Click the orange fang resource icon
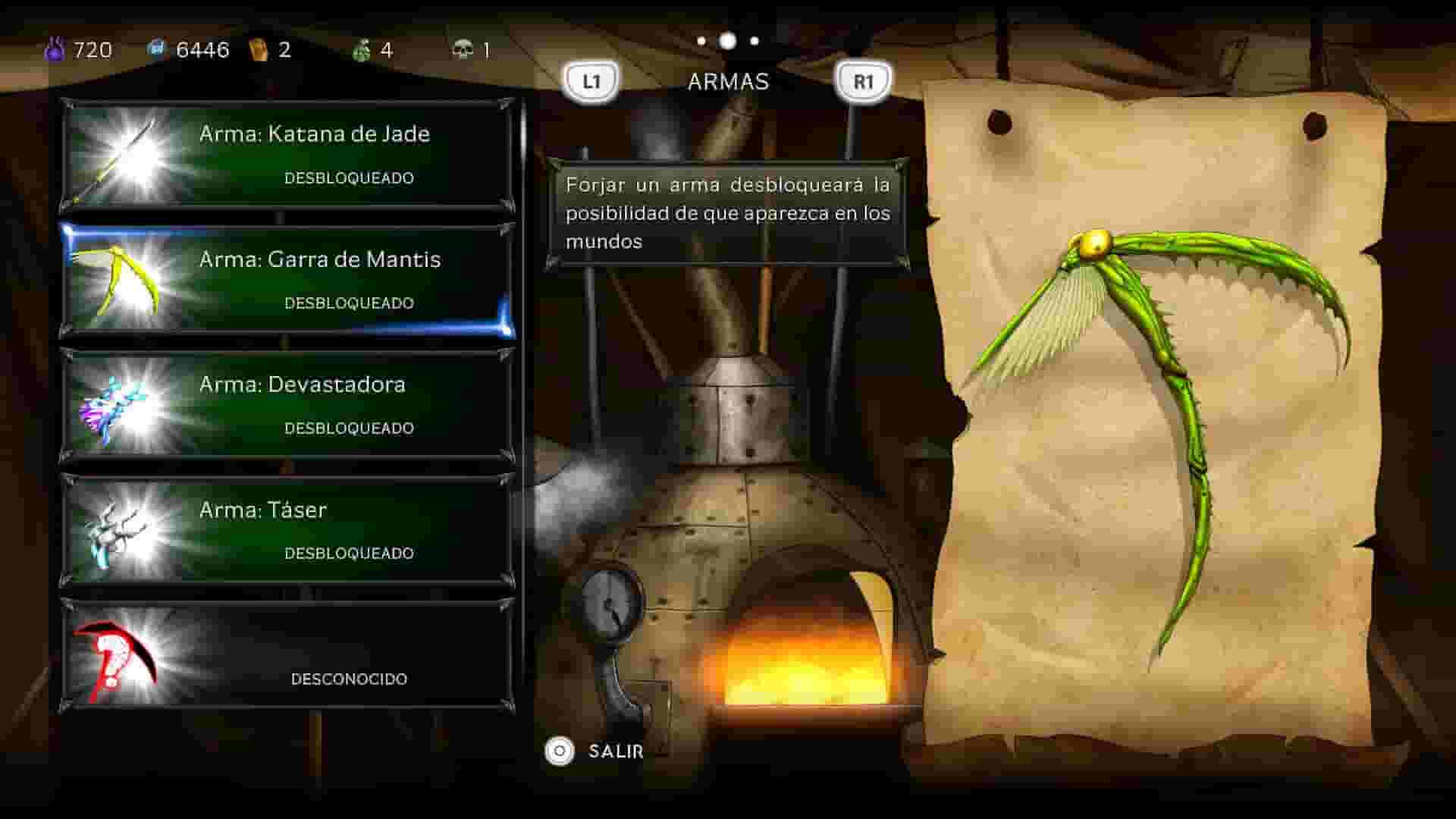This screenshot has width=1456, height=819. pos(257,48)
